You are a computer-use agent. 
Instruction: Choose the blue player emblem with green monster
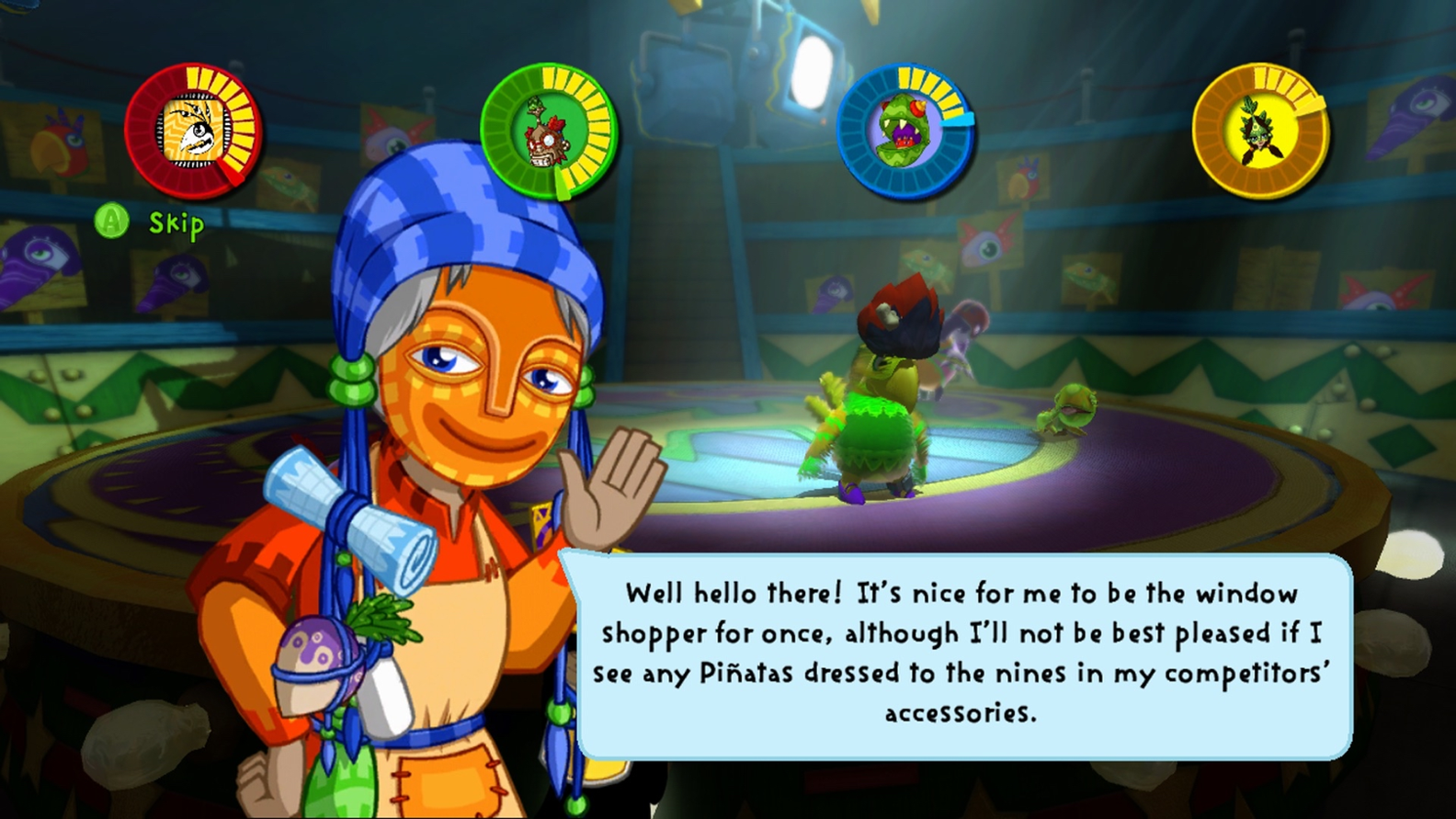[x=904, y=131]
